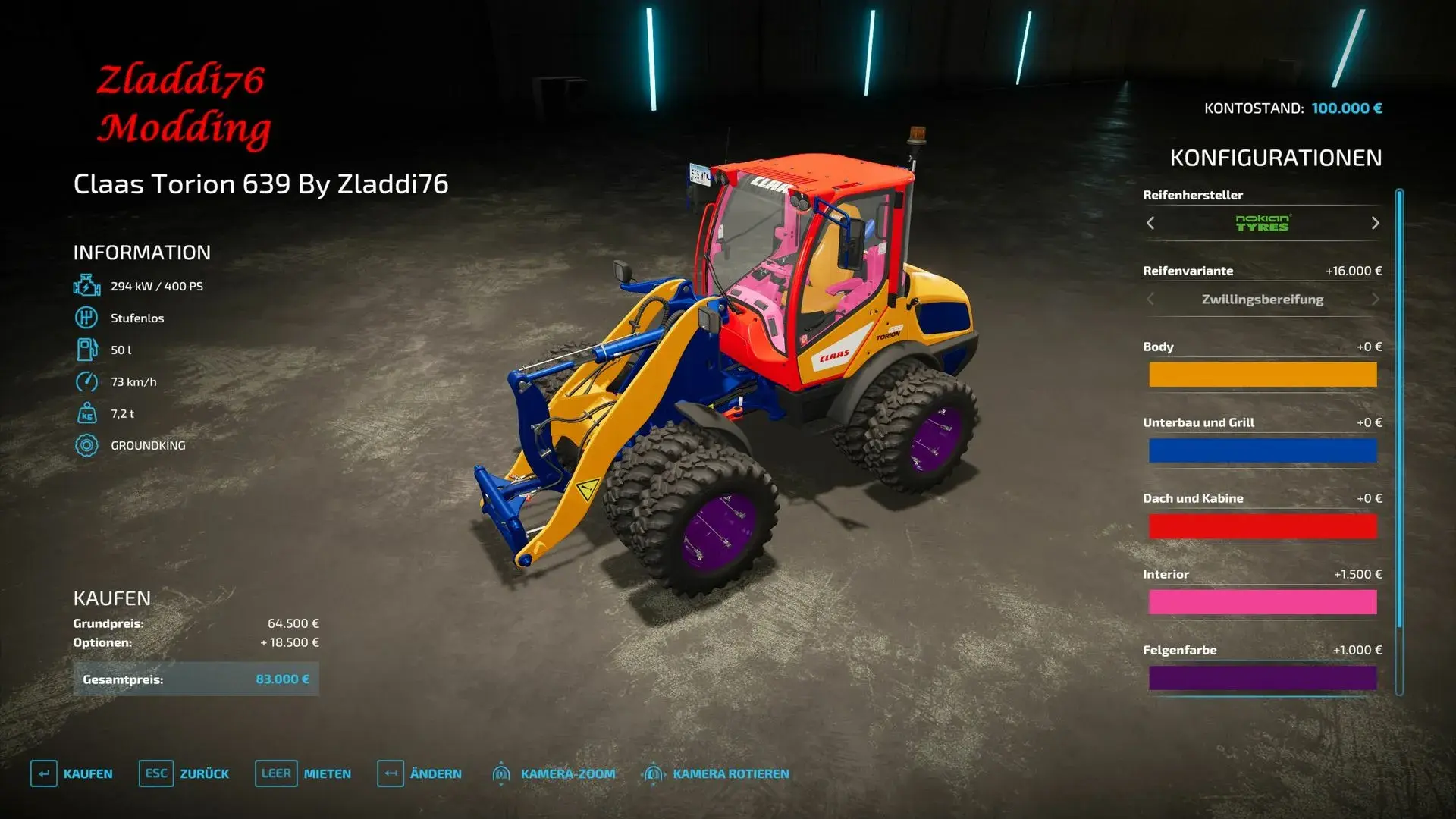The image size is (1456, 819).
Task: Click the weight icon showing 7,2 t
Action: click(86, 413)
